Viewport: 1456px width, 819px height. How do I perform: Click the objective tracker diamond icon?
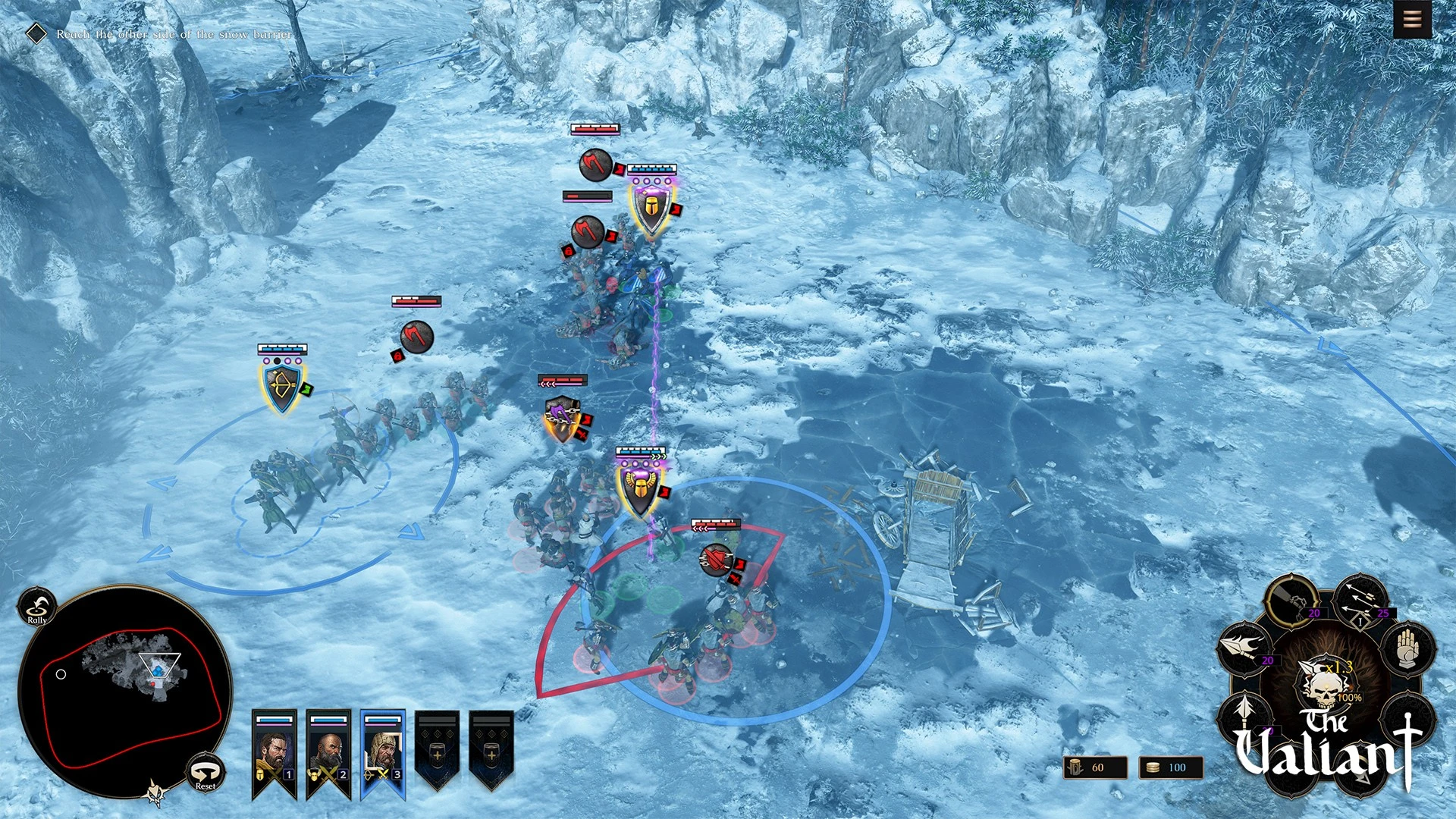point(36,33)
